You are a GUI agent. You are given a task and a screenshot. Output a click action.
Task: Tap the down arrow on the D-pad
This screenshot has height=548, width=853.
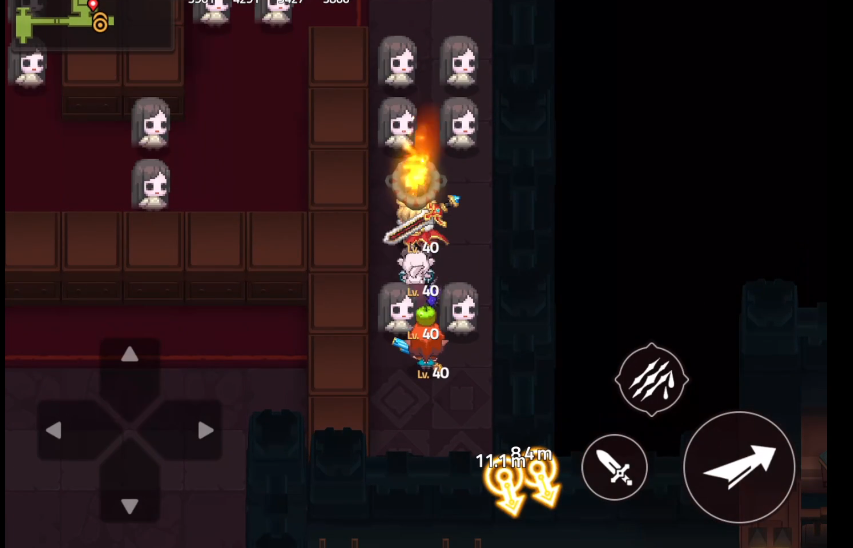click(x=129, y=506)
